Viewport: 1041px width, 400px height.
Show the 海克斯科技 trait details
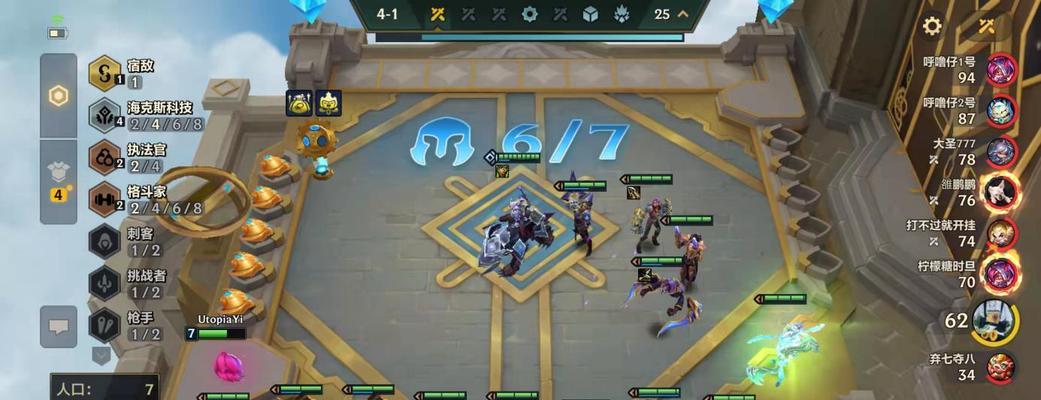point(104,115)
